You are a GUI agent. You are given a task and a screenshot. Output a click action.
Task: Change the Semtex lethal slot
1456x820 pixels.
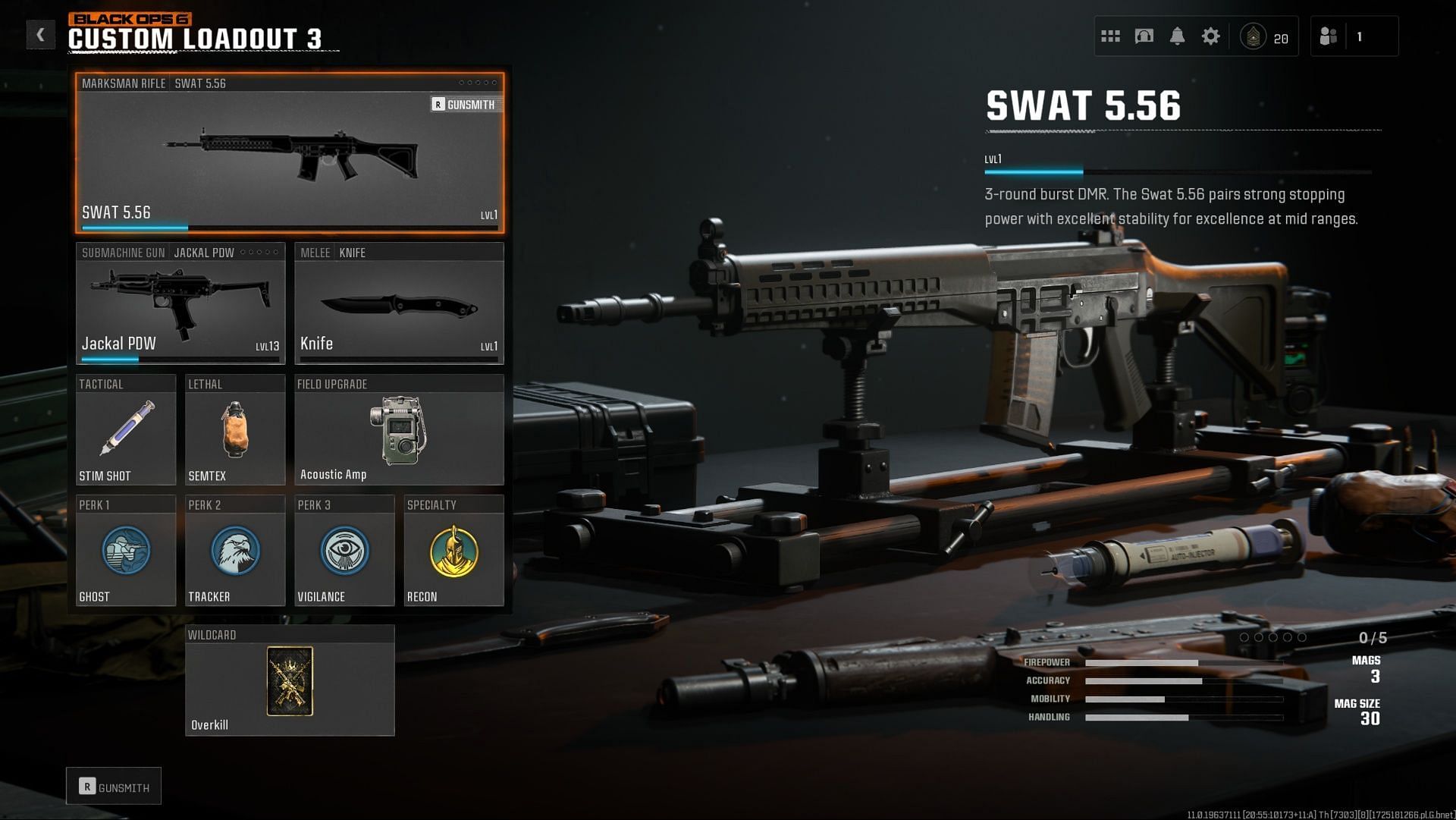[x=235, y=430]
